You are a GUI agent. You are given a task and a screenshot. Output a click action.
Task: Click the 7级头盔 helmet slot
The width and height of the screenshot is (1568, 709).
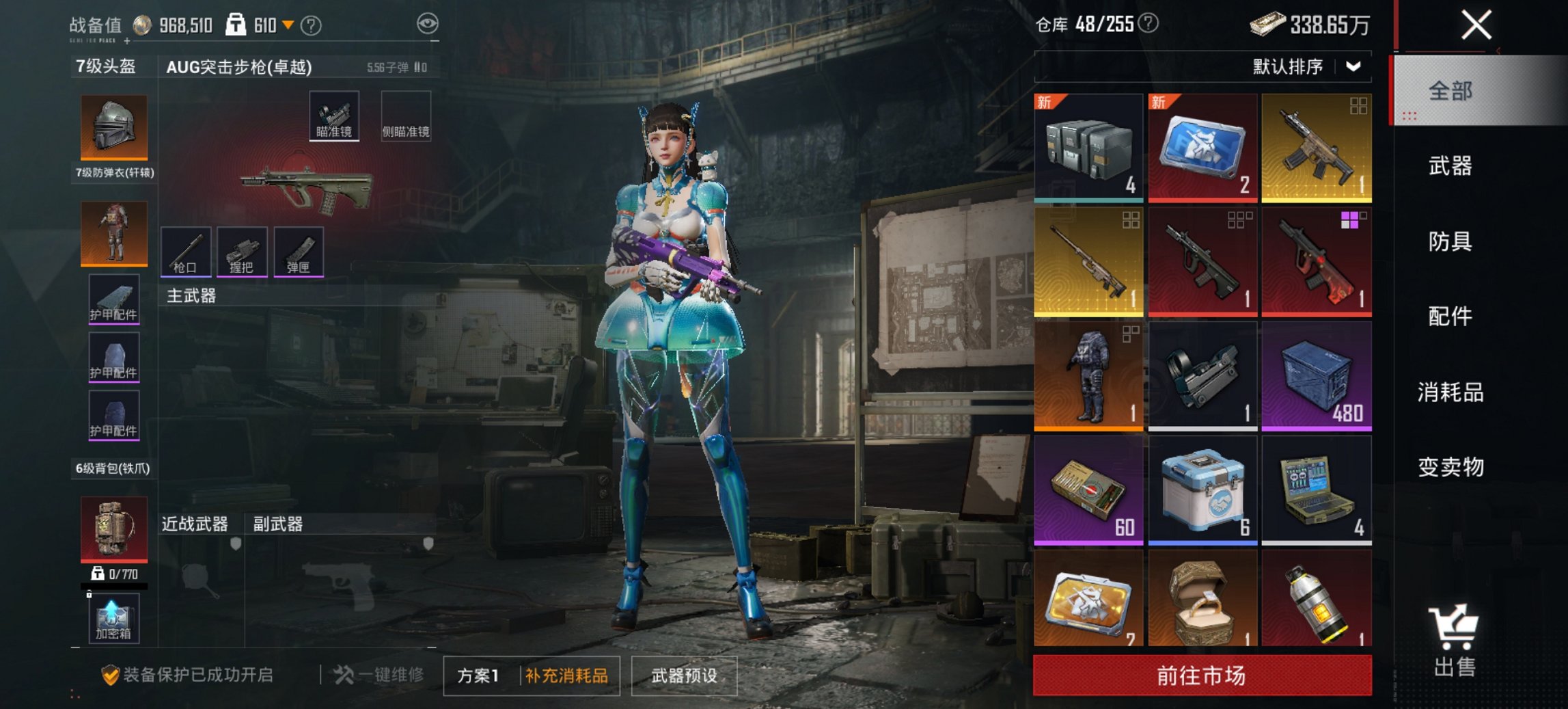point(113,126)
